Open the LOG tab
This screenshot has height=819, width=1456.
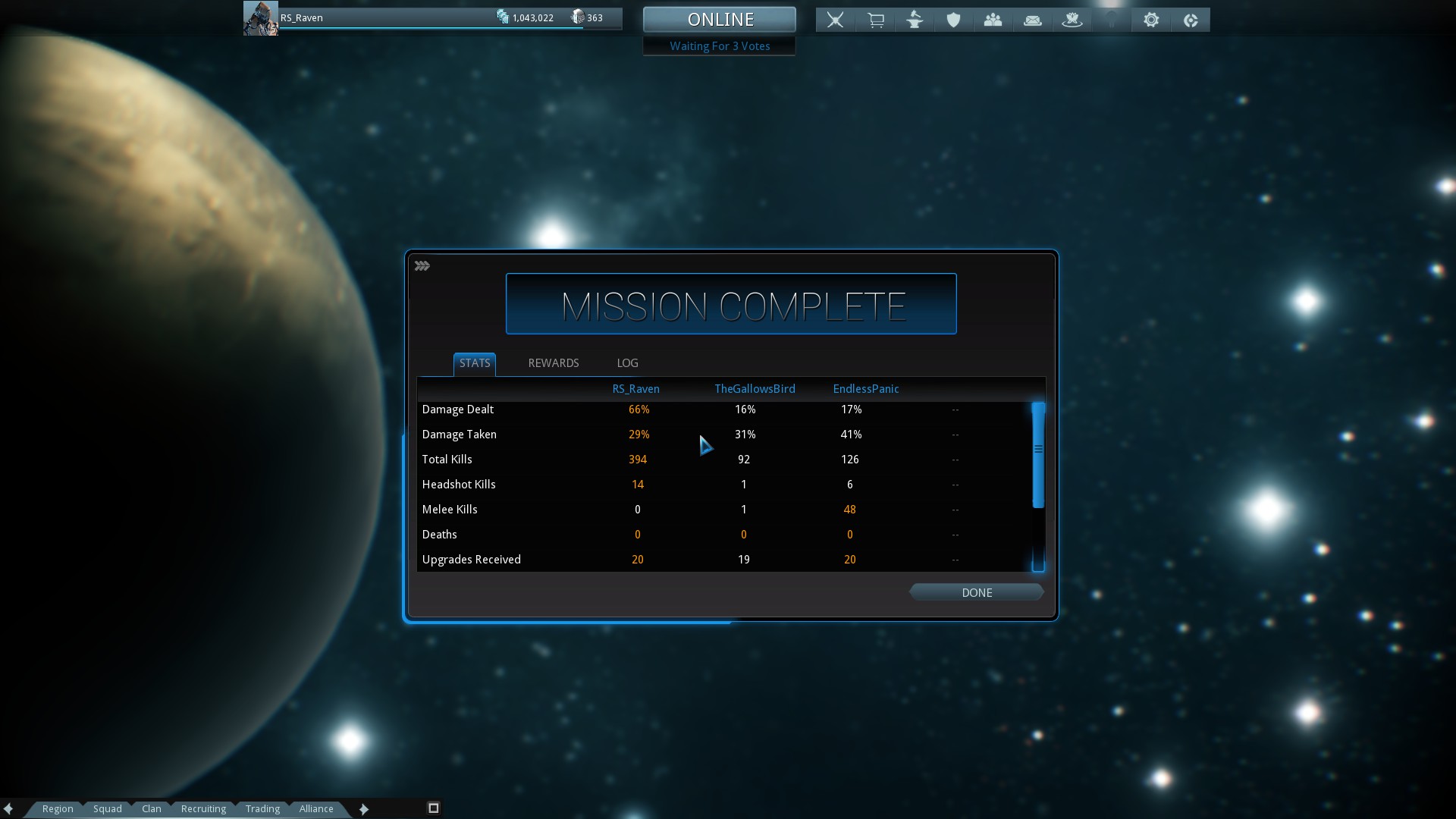pyautogui.click(x=627, y=363)
